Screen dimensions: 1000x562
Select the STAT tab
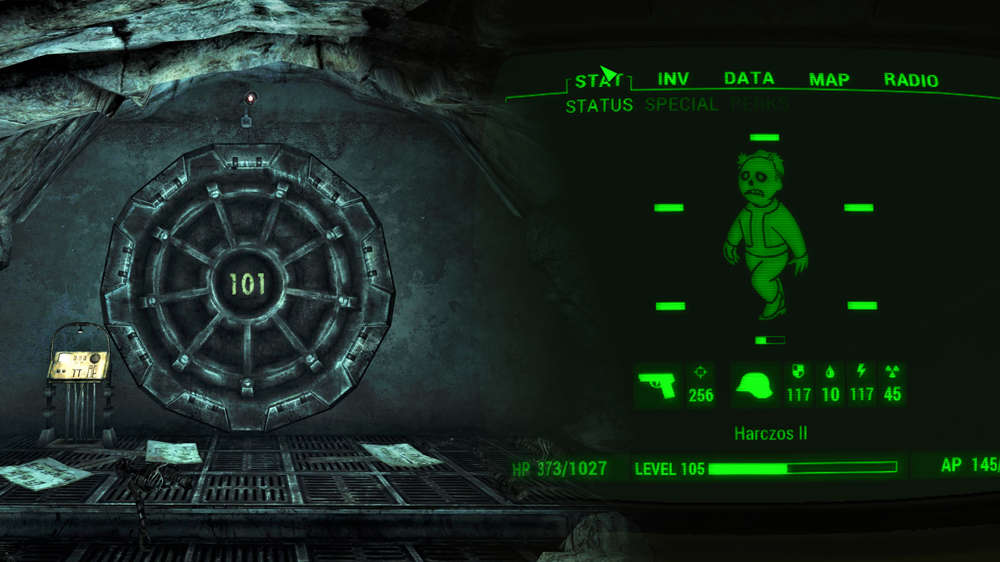[x=599, y=80]
